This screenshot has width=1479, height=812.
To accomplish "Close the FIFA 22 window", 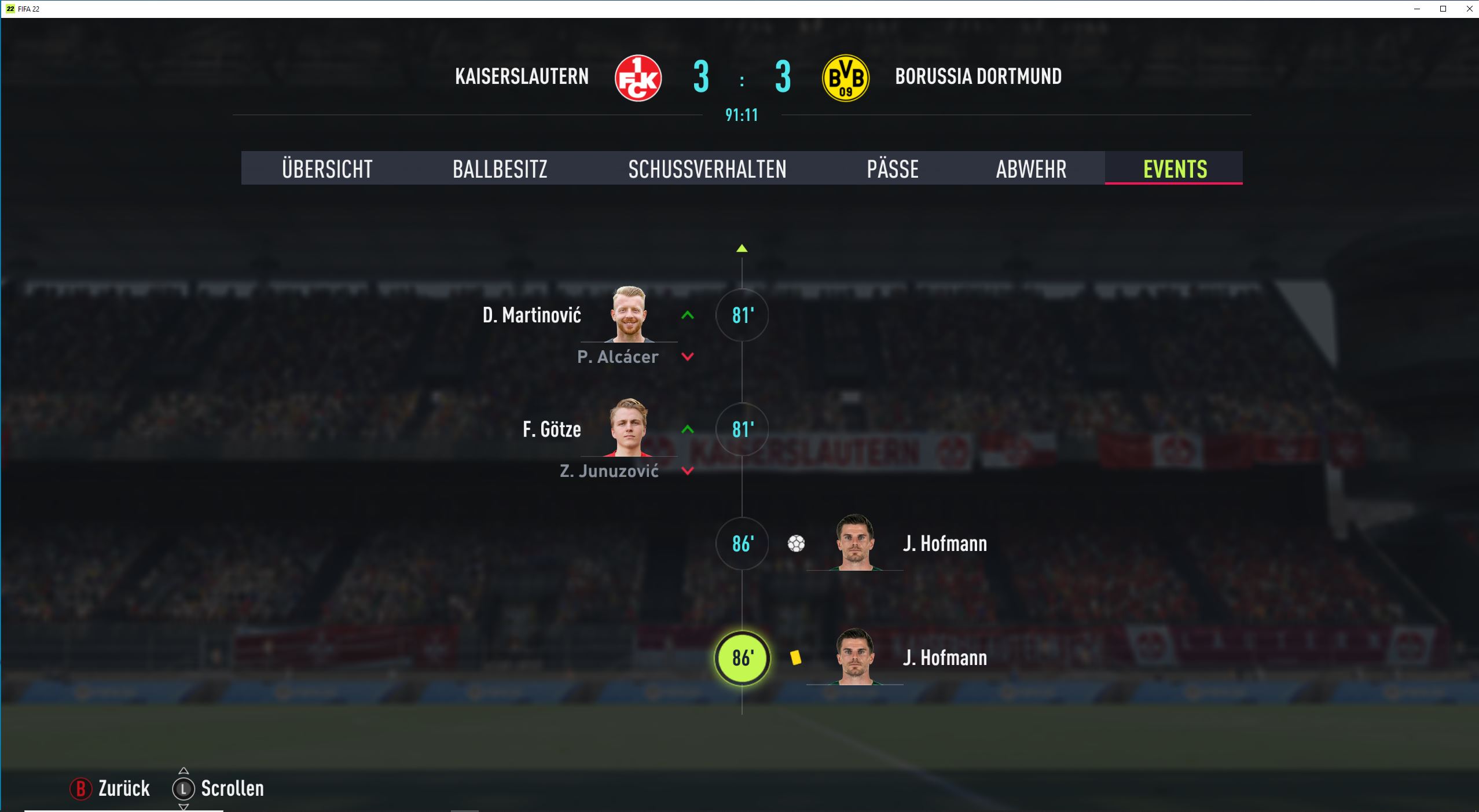I will pyautogui.click(x=1469, y=9).
